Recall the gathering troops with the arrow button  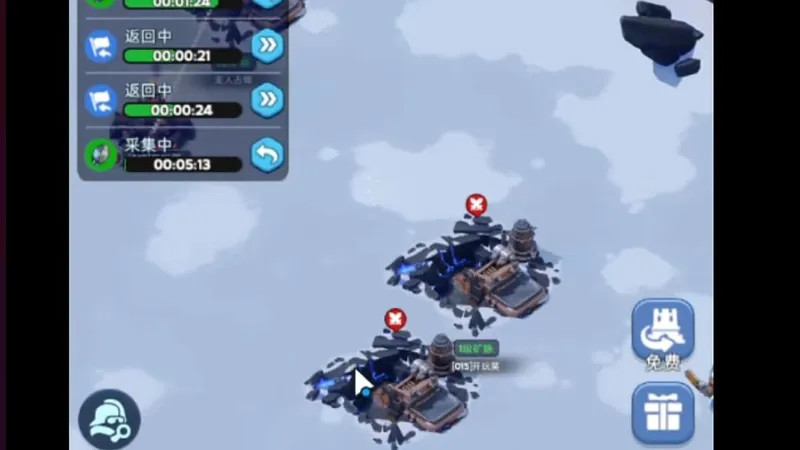tap(267, 154)
